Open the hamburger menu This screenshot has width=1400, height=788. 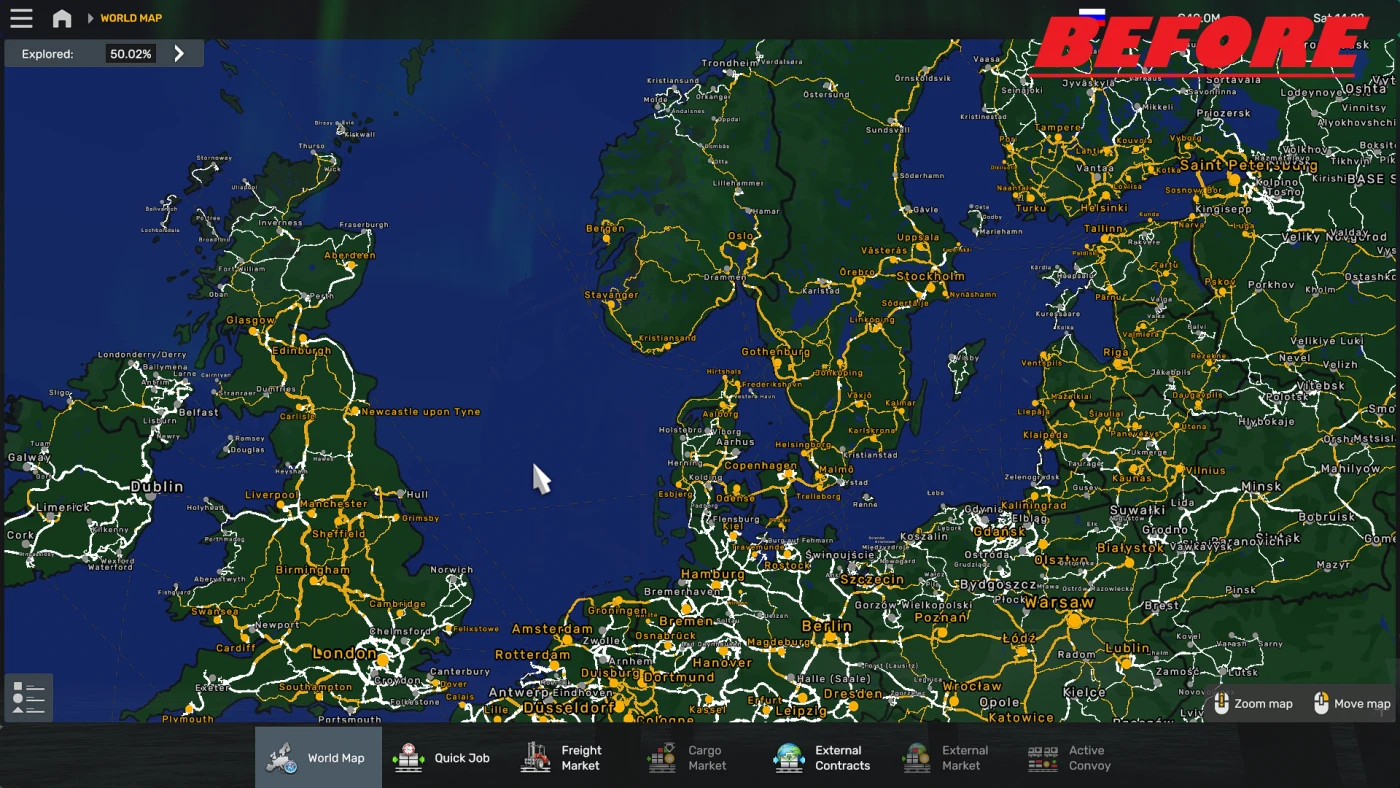(21, 17)
